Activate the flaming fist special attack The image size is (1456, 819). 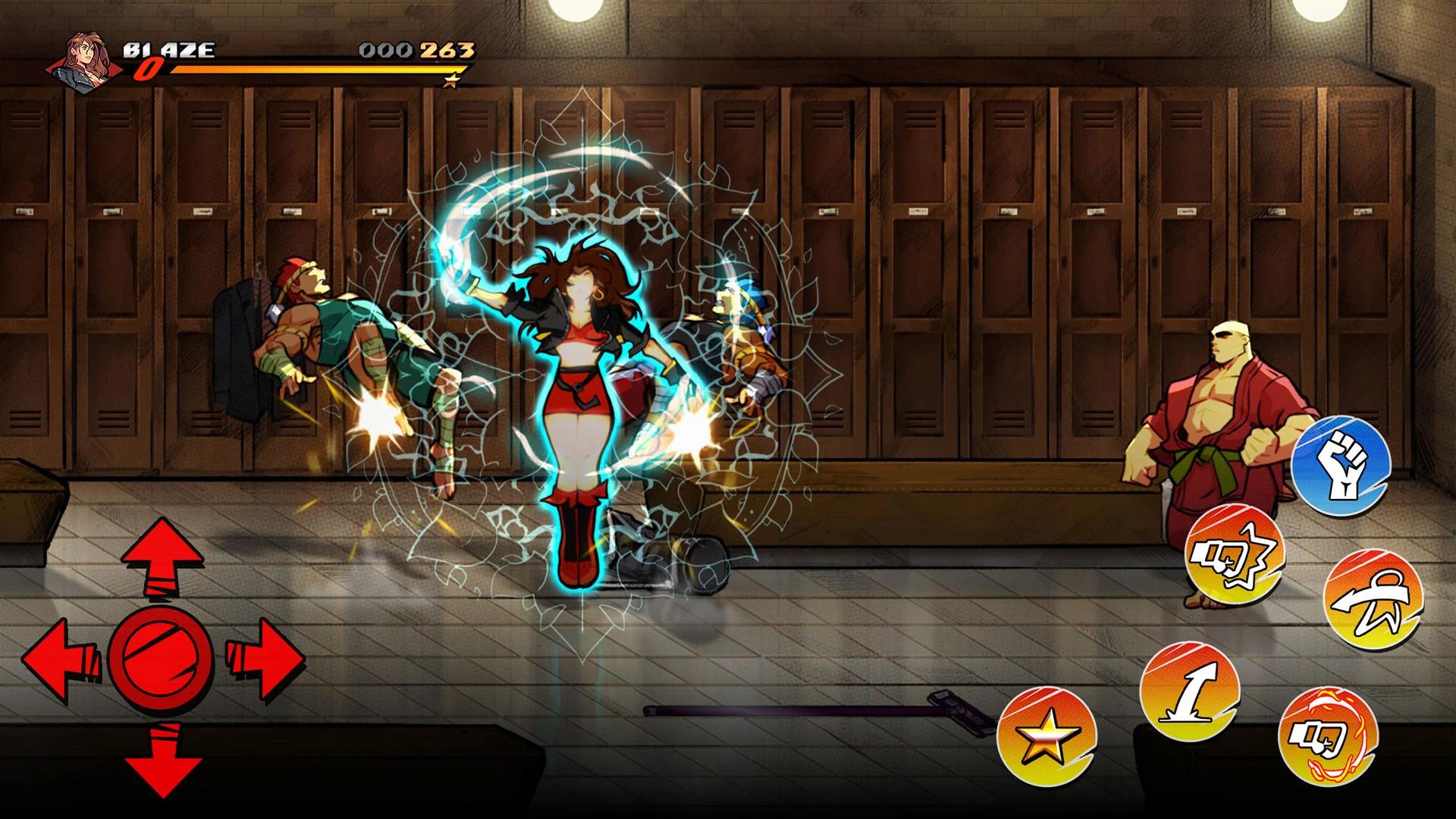tap(1328, 735)
